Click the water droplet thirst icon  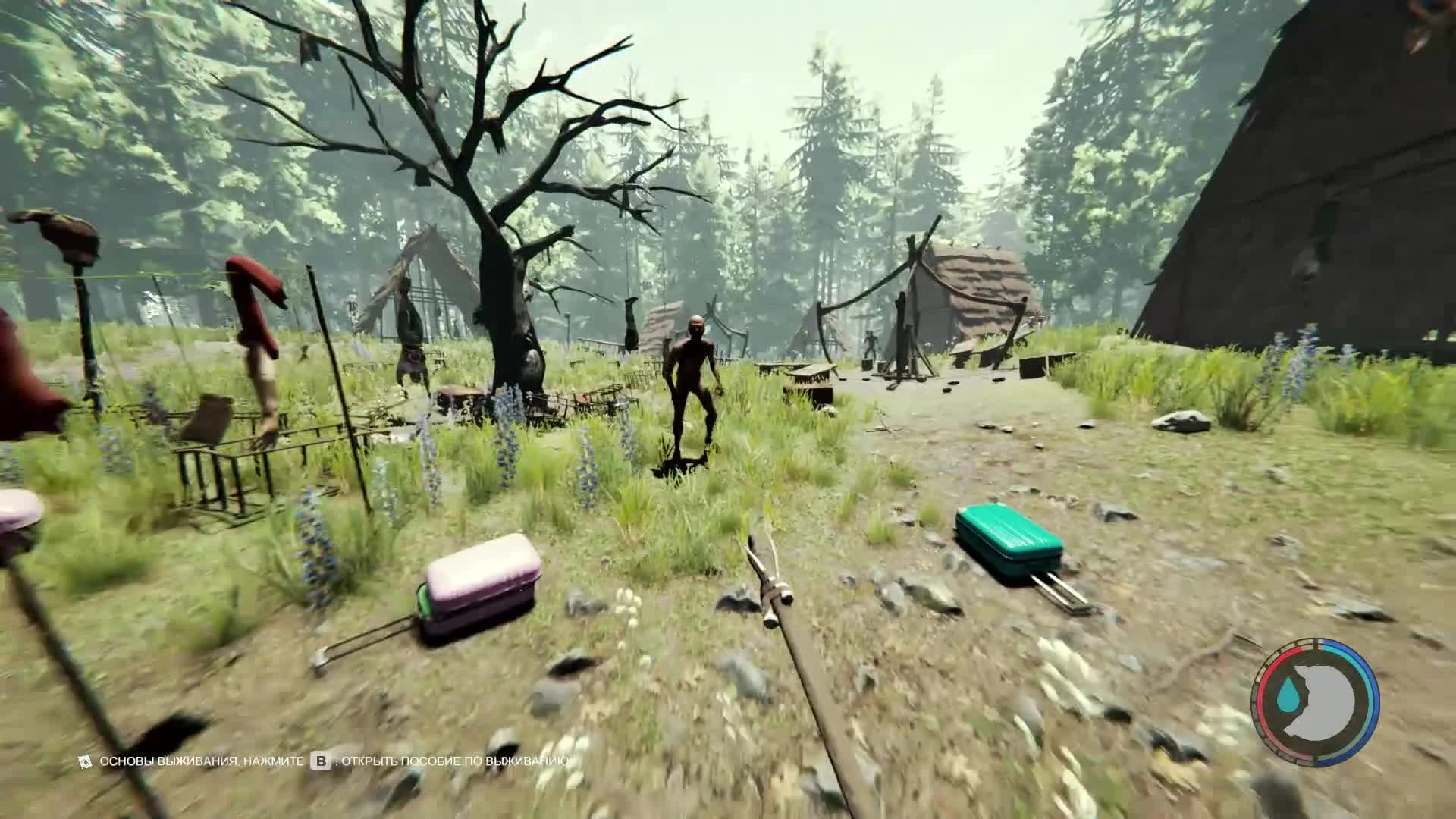[x=1288, y=694]
